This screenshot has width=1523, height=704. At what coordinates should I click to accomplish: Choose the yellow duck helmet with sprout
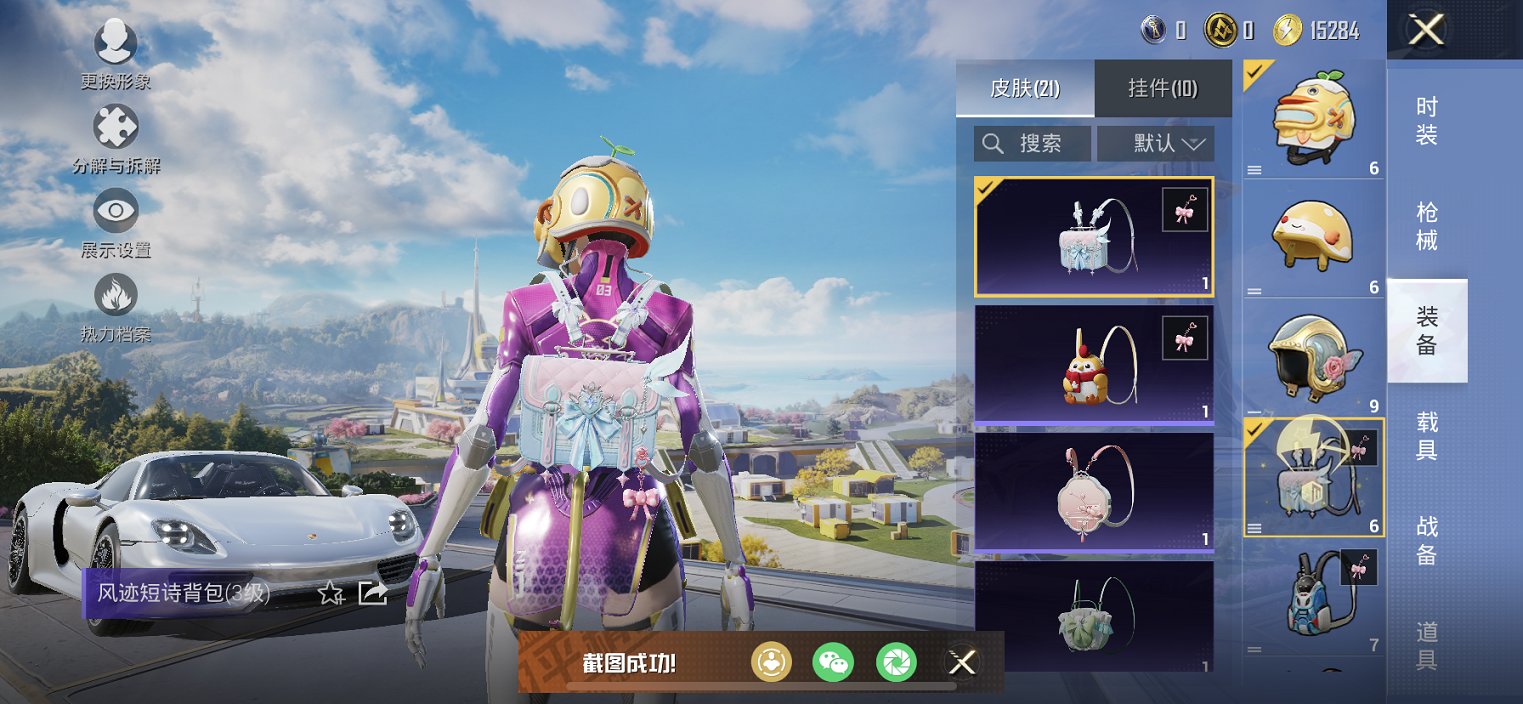coord(1313,117)
